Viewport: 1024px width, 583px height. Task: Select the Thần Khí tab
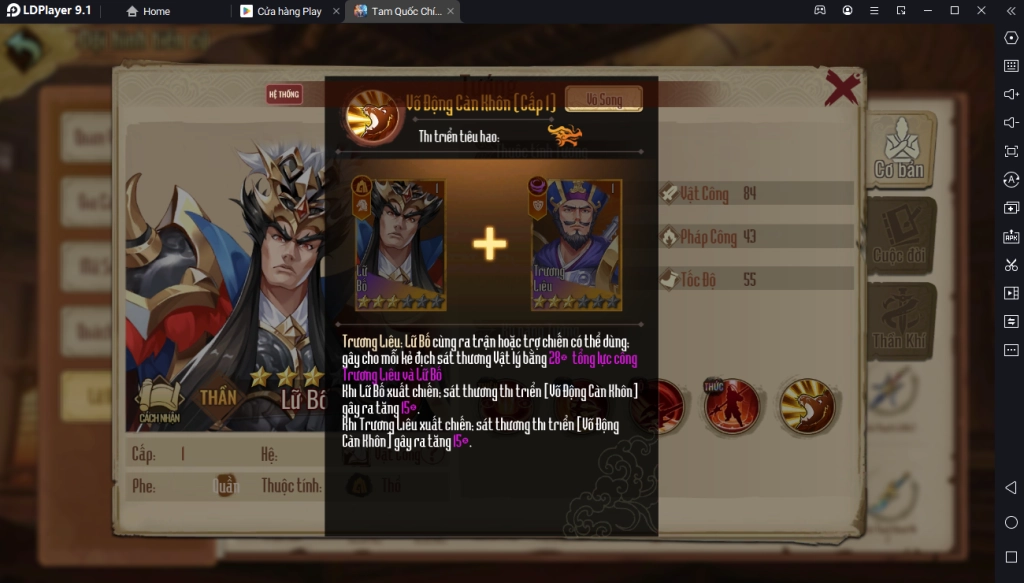pyautogui.click(x=900, y=322)
